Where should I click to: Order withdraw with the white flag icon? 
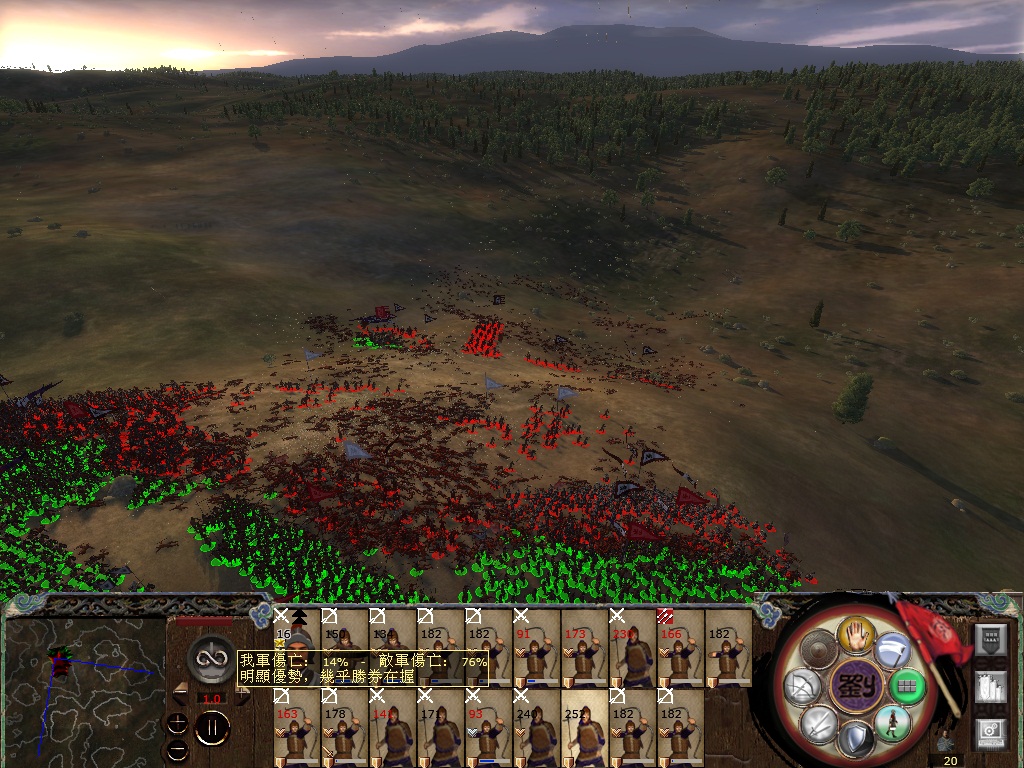(x=891, y=650)
